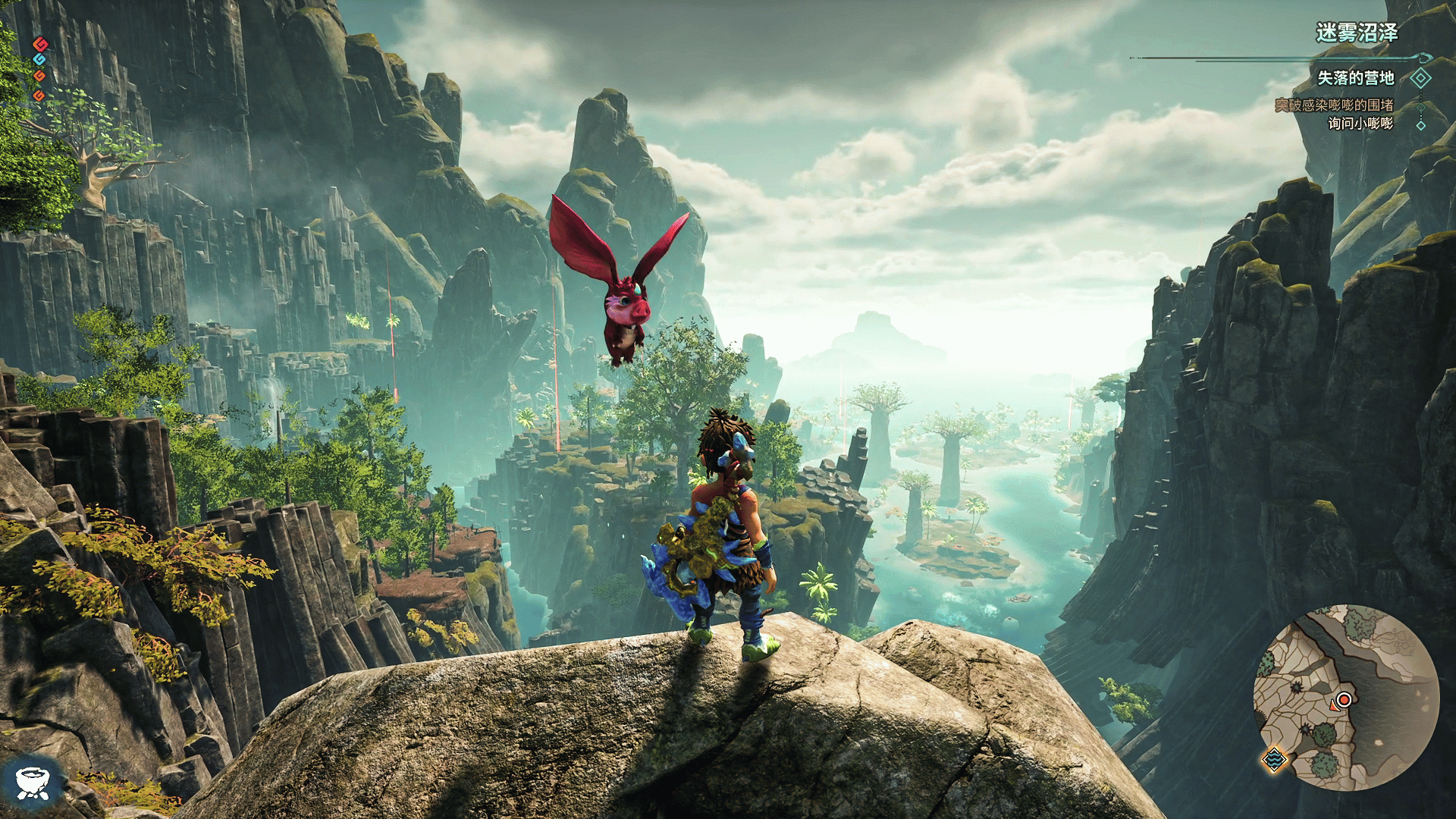
Task: Click the 询问小嘭嘭 objective entry
Action: 1360,124
